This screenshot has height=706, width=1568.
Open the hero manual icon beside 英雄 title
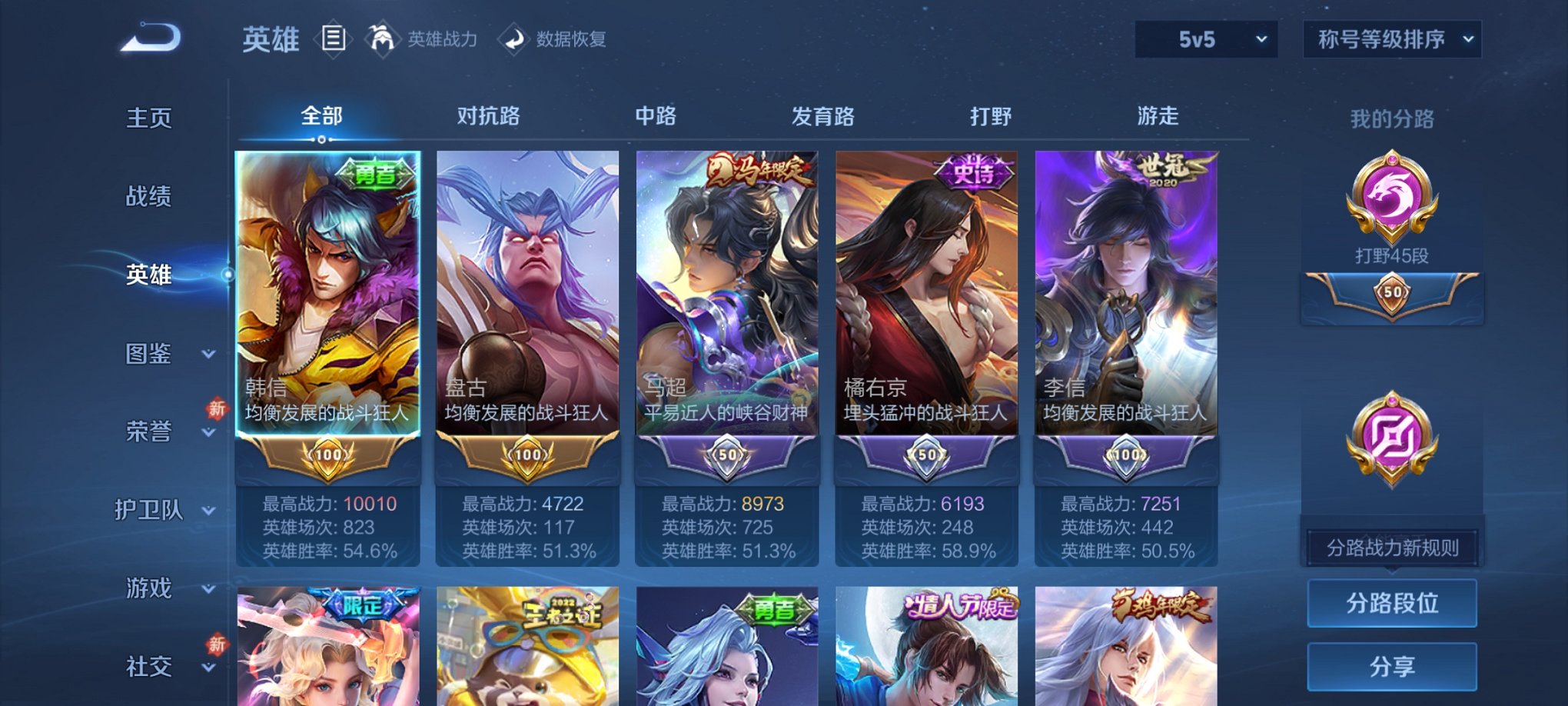[335, 40]
